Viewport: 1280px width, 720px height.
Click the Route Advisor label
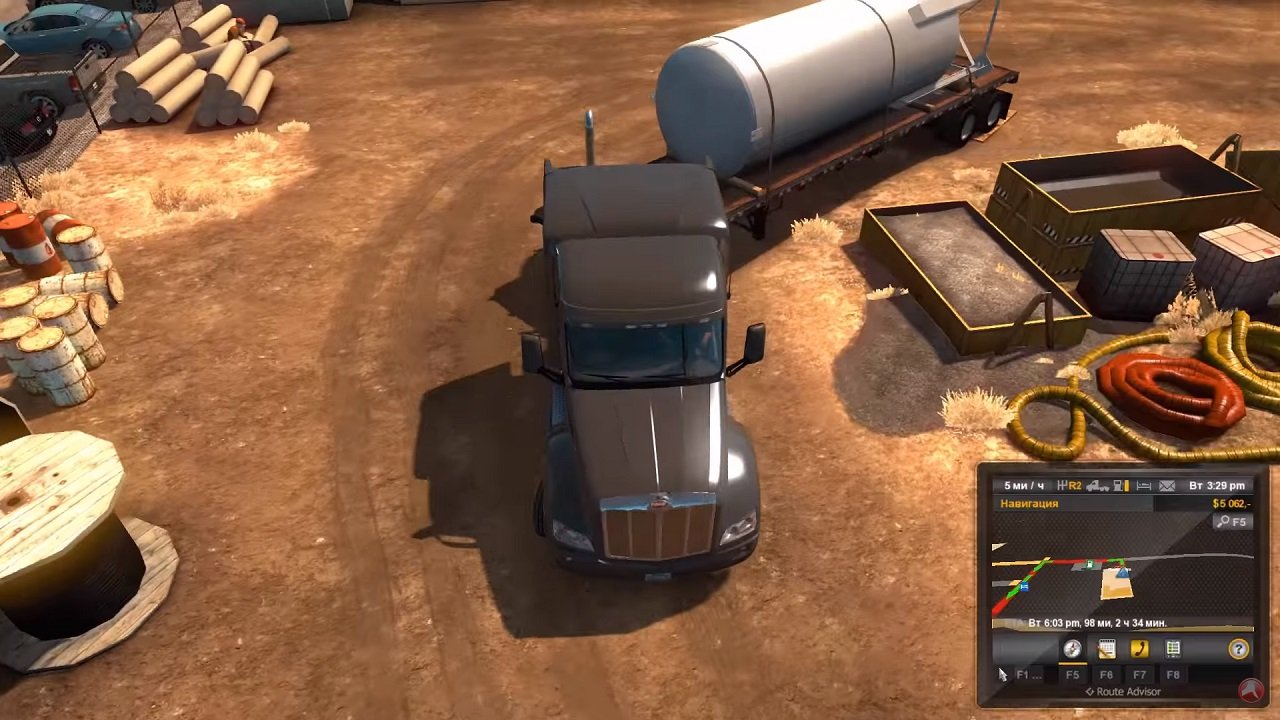click(1123, 691)
